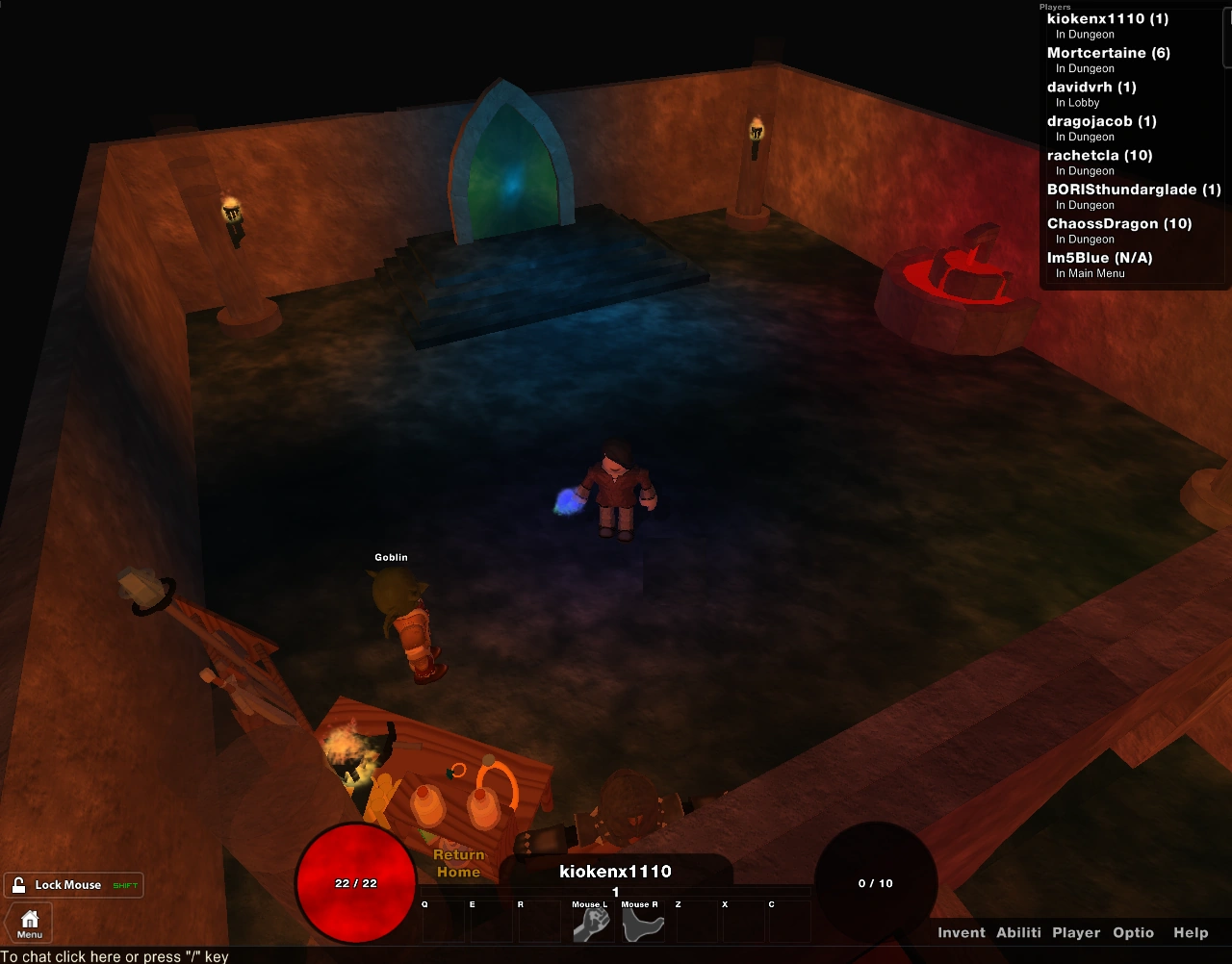Click the chat input bar

point(115,955)
